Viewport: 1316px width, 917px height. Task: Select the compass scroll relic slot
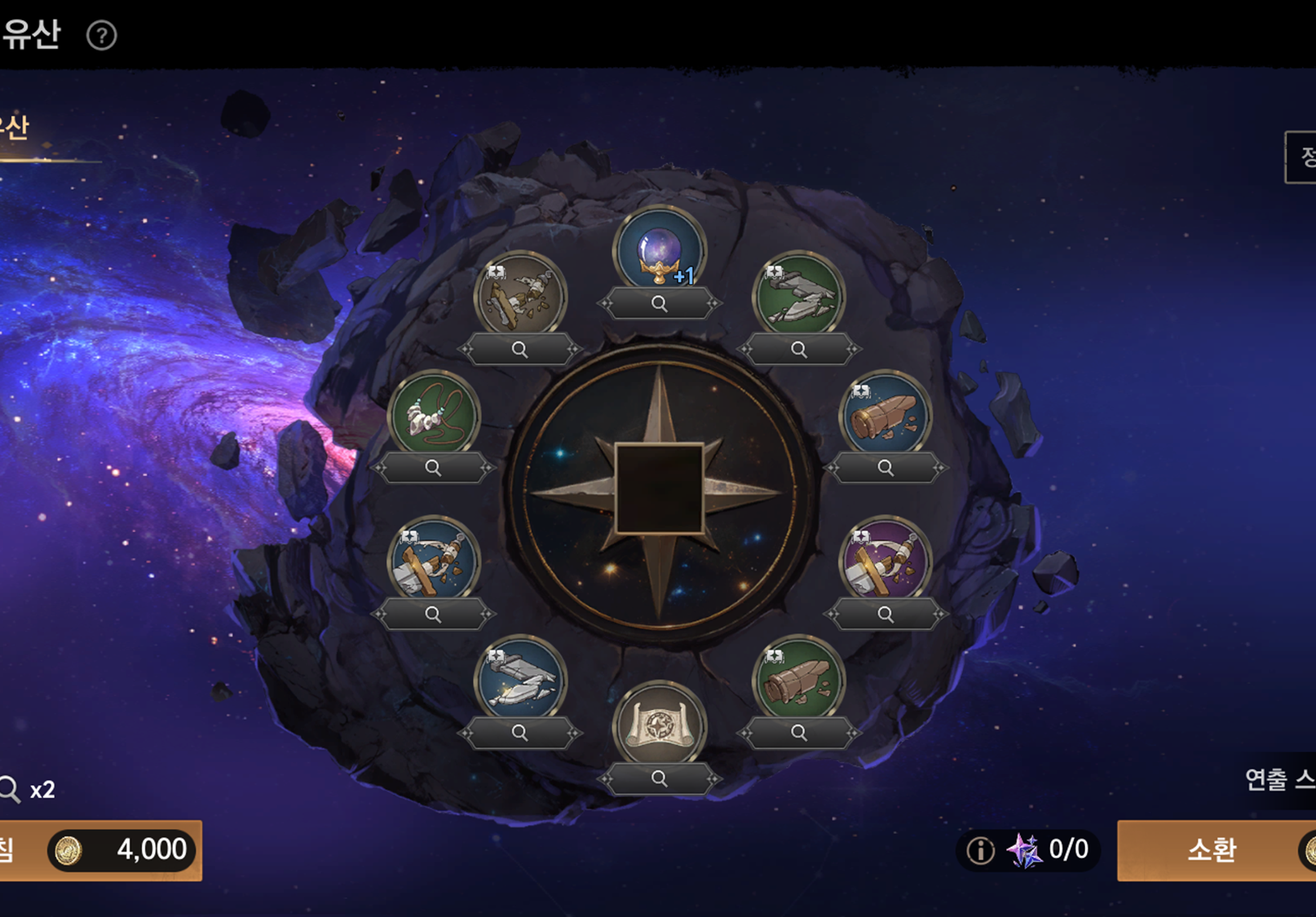(x=660, y=725)
